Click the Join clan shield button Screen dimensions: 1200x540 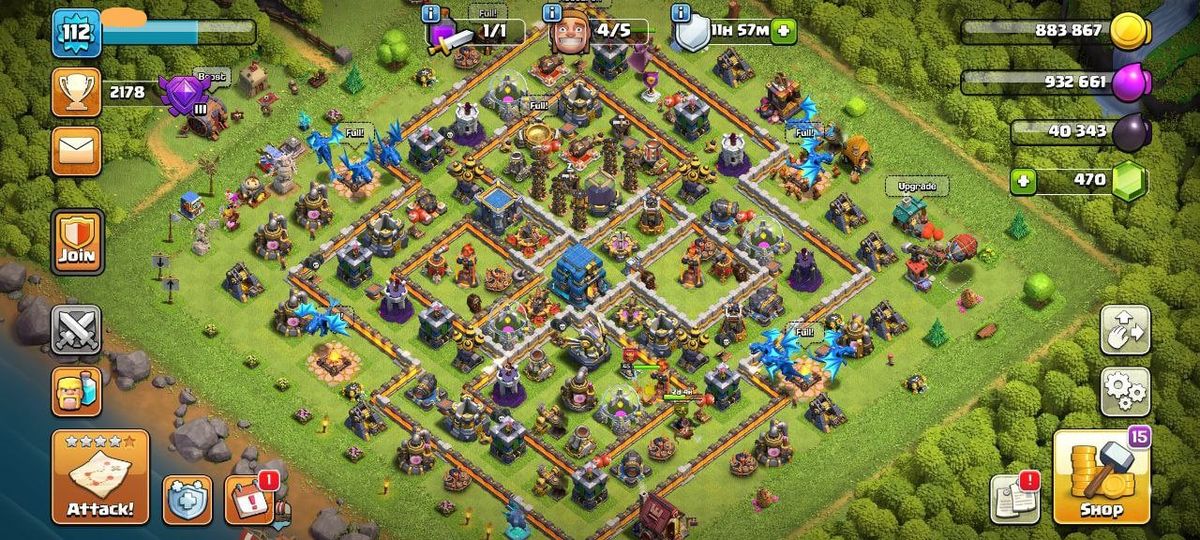pos(76,242)
